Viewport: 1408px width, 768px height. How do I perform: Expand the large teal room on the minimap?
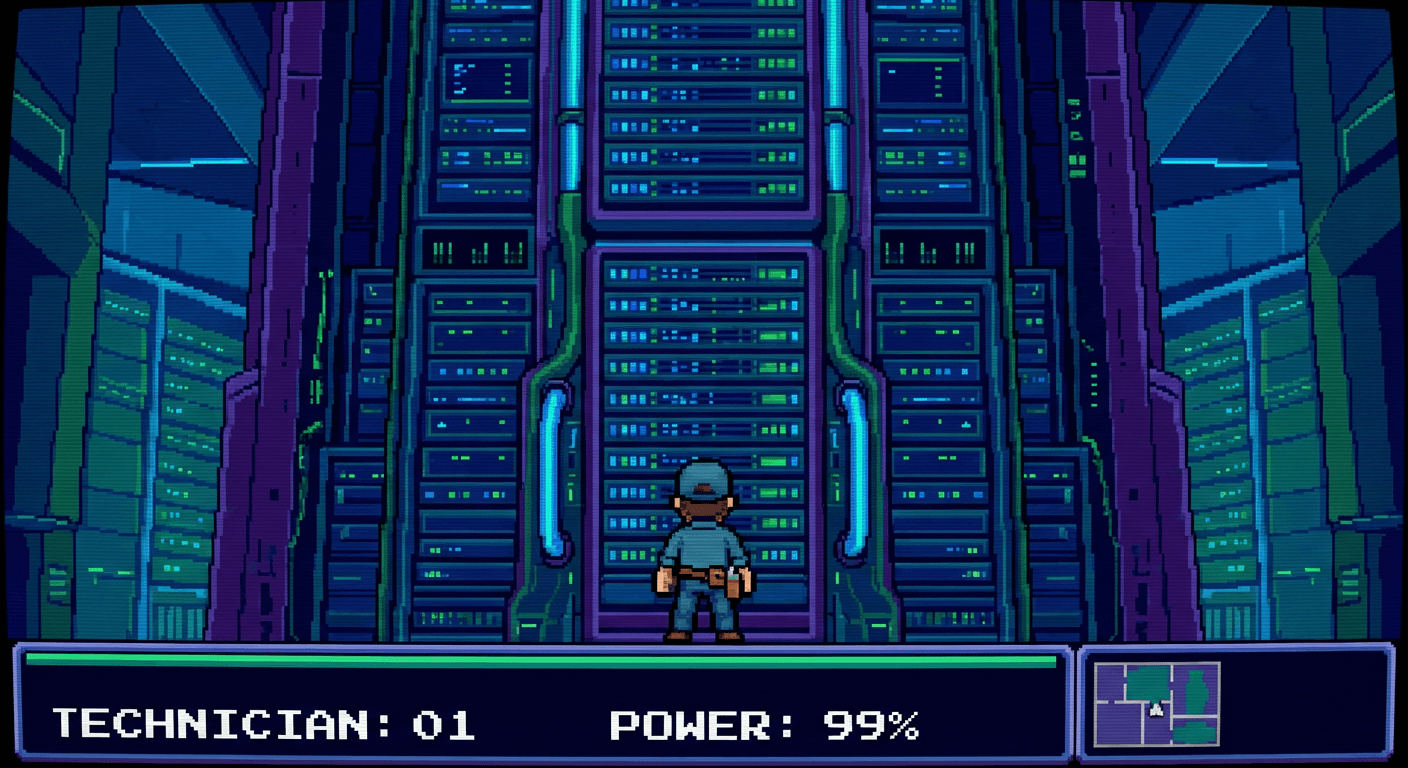(1148, 681)
